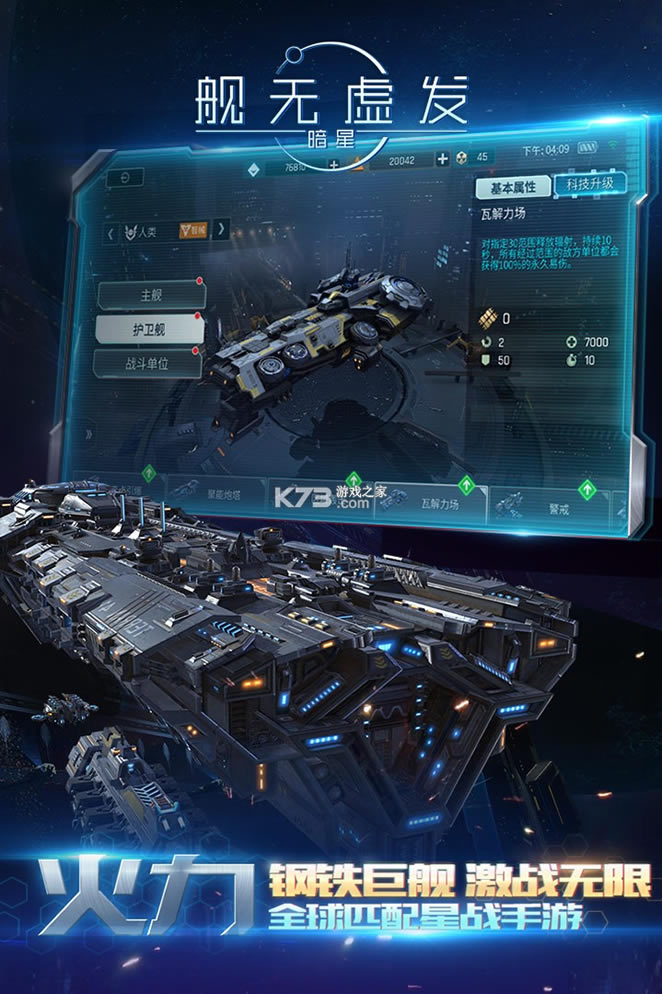Add more of the 20042 resource

(x=442, y=159)
